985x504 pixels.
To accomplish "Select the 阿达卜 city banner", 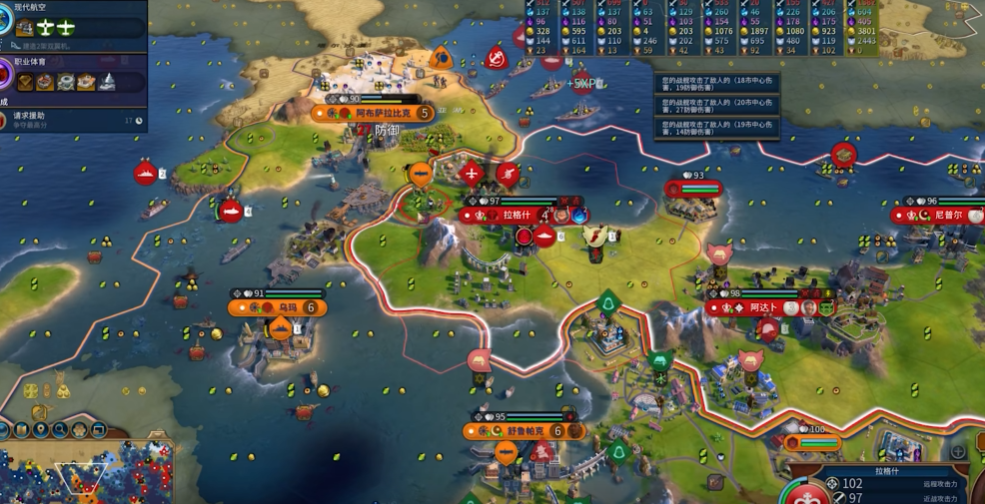I will pos(762,309).
